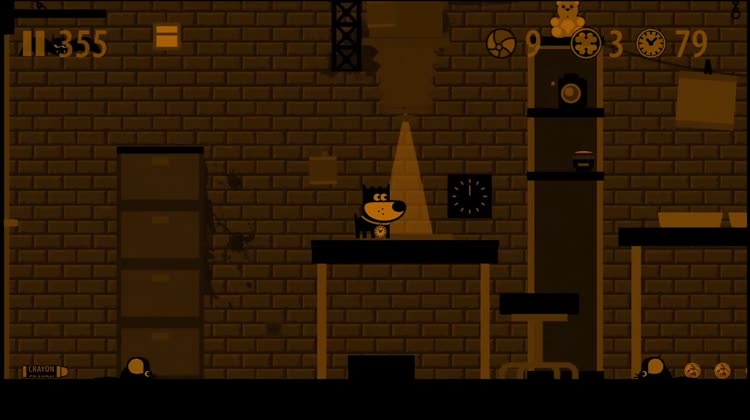Pause the game with the pause button
Viewport: 750px width, 420px height.
(33, 43)
